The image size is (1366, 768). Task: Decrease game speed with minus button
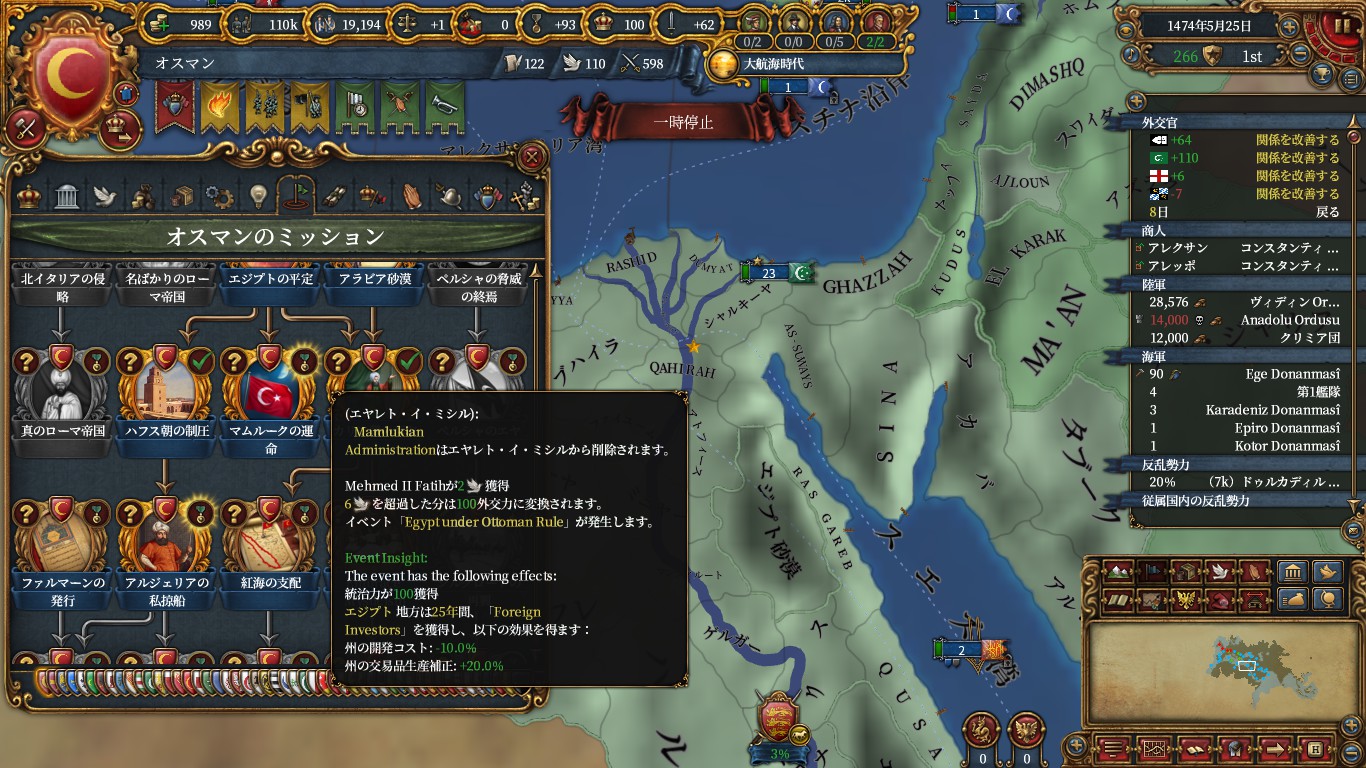click(1301, 55)
